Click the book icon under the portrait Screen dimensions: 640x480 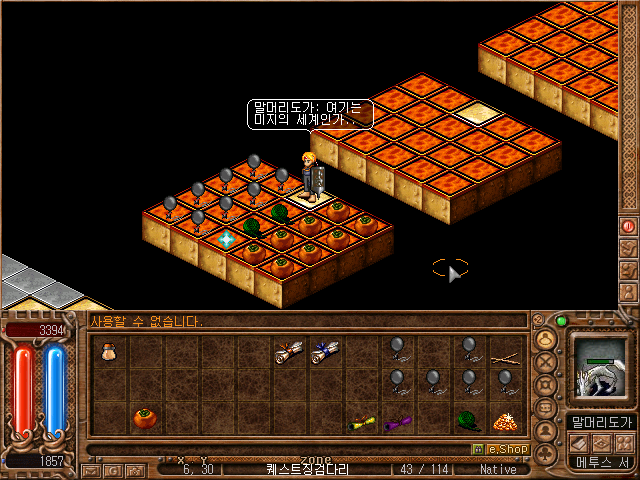click(x=578, y=443)
